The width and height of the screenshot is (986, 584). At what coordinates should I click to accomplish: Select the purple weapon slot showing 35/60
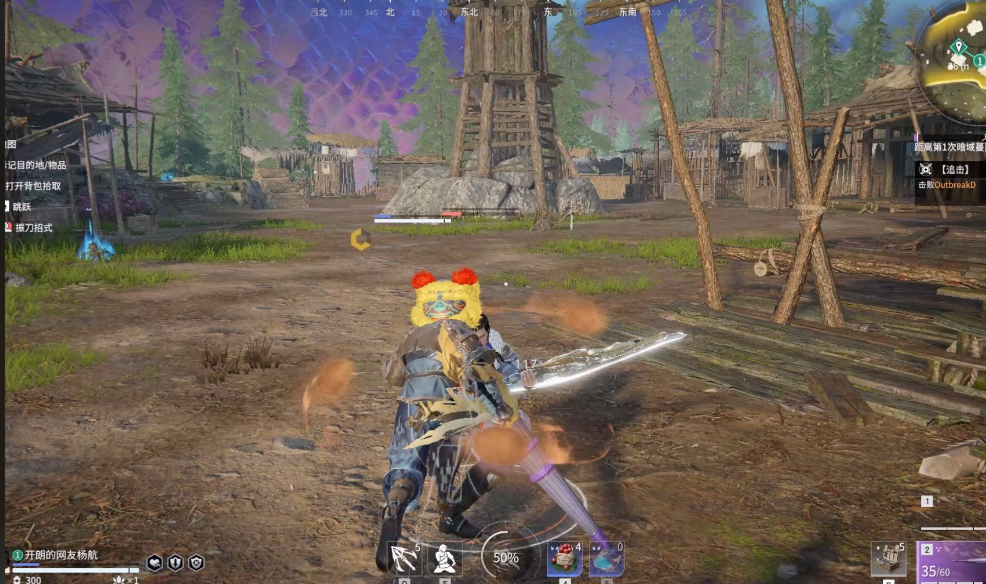click(952, 562)
